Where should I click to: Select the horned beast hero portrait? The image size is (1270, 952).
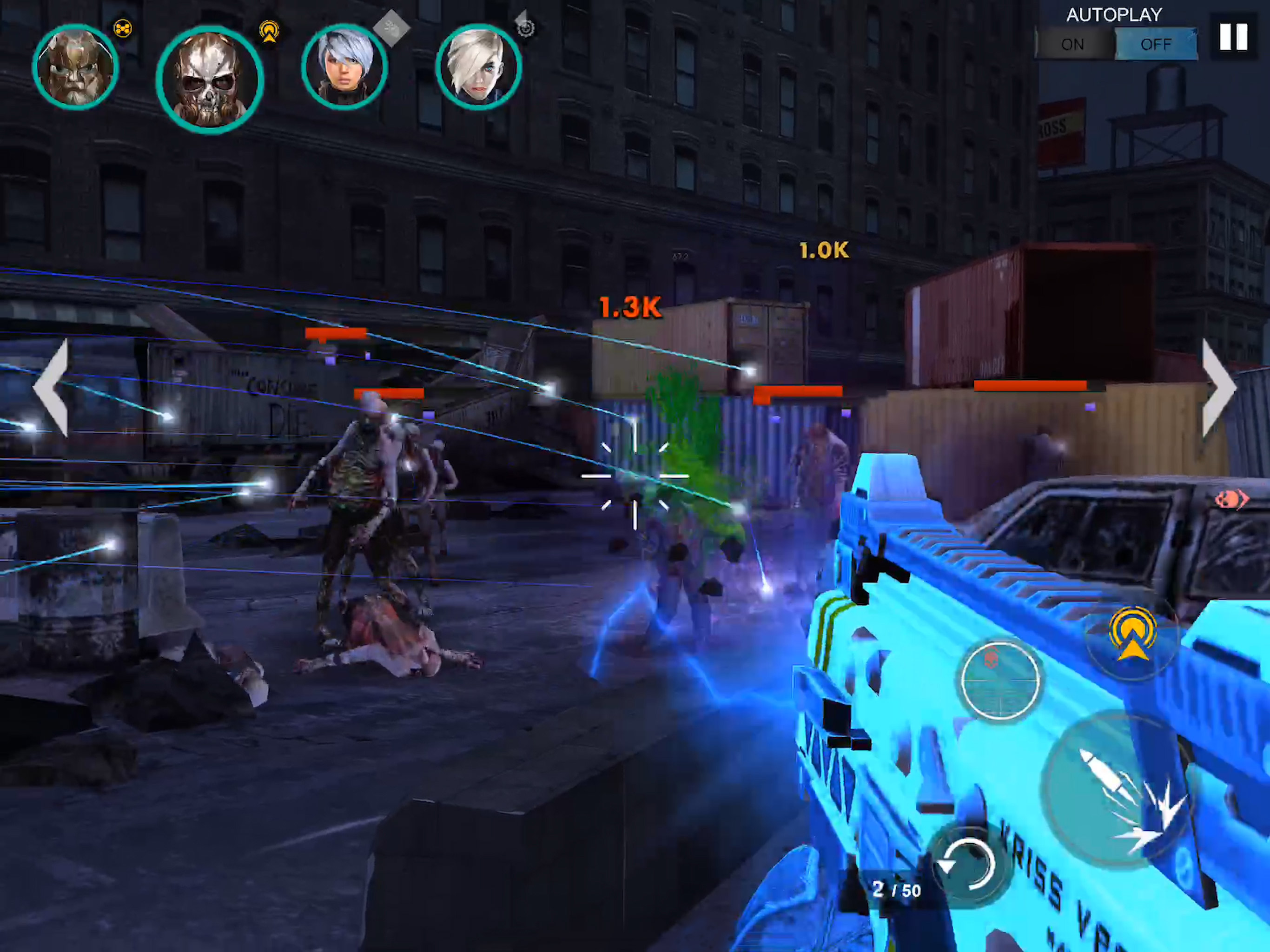click(75, 67)
